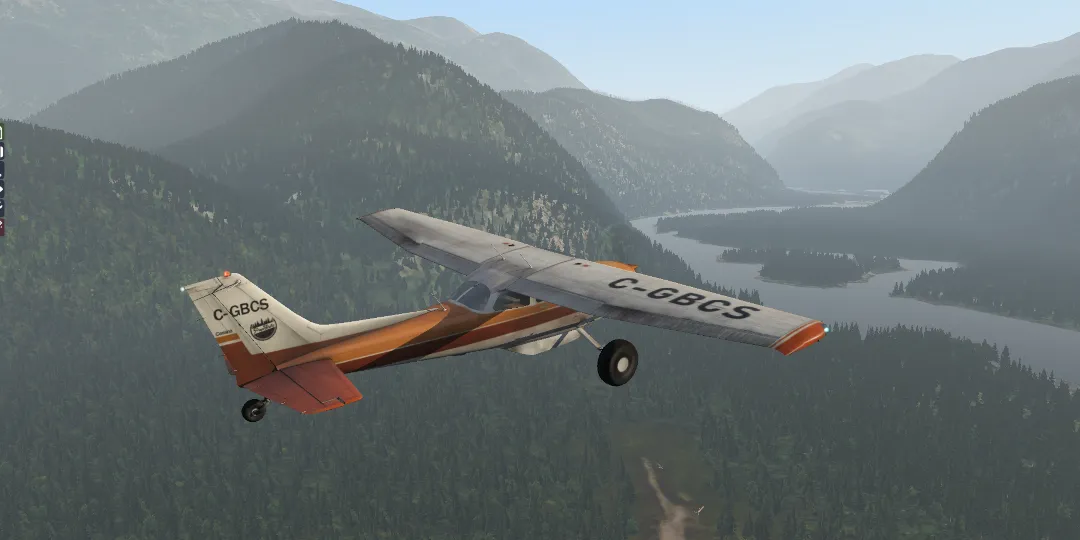Select the green-outlined sidebar icon
This screenshot has height=540, width=1080.
pyautogui.click(x=2, y=132)
